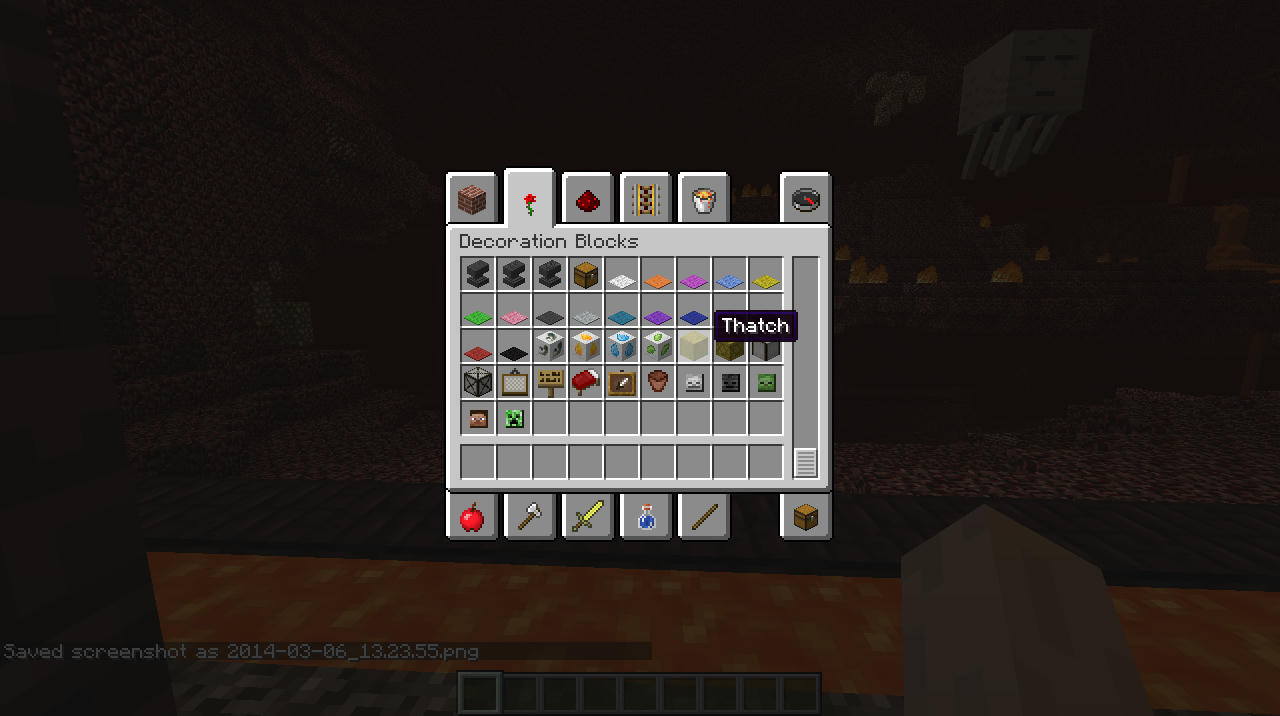Open the Survival Inventory chest tab
This screenshot has width=1280, height=716.
806,516
